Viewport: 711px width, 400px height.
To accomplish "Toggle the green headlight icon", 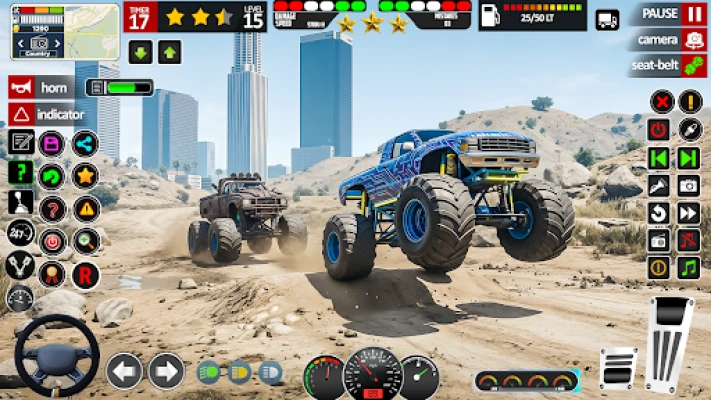I will [209, 372].
